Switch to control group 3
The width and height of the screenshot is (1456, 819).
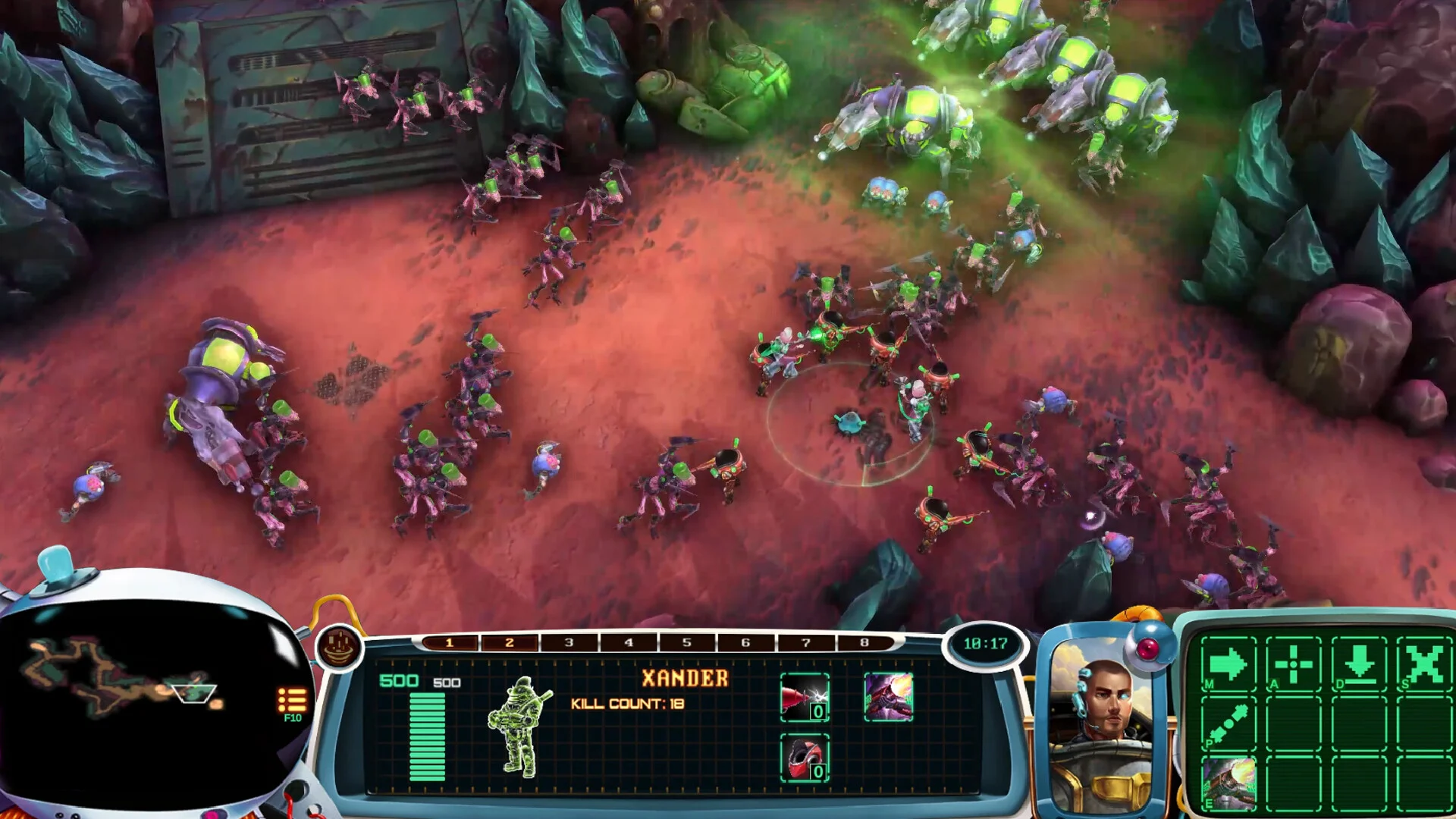coord(569,643)
